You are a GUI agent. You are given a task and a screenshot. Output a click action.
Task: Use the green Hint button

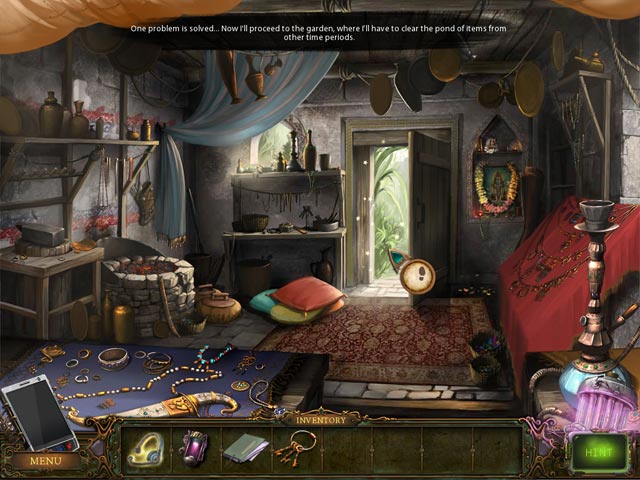pos(599,452)
